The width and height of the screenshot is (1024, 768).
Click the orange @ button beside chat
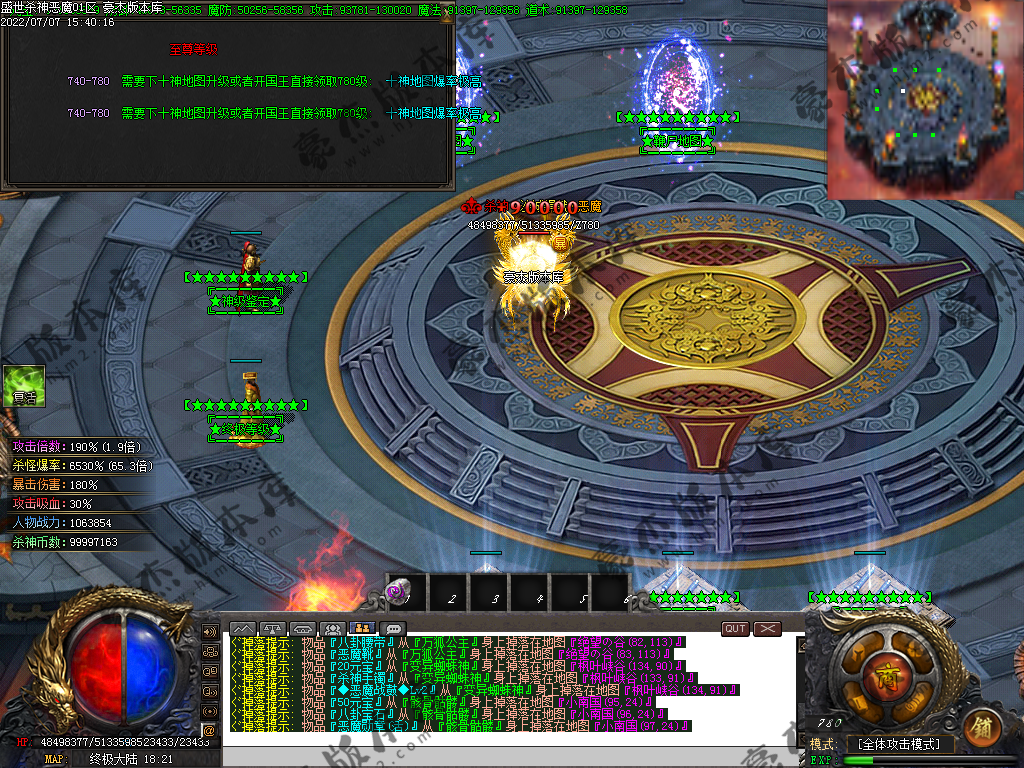[x=210, y=729]
